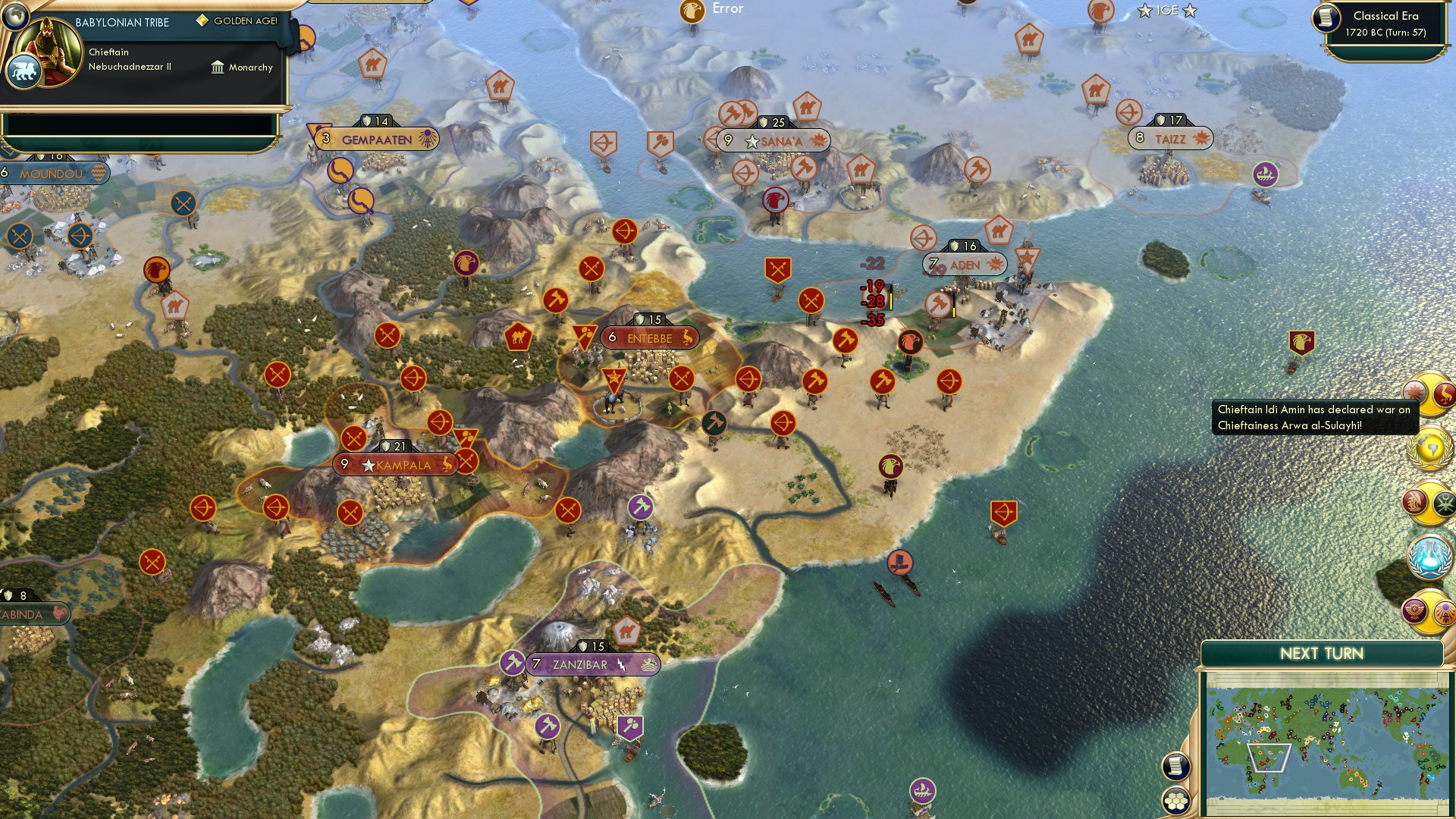The image size is (1456, 819).
Task: Select the hexagon tile icon below the scroll notification
Action: coord(1175,799)
